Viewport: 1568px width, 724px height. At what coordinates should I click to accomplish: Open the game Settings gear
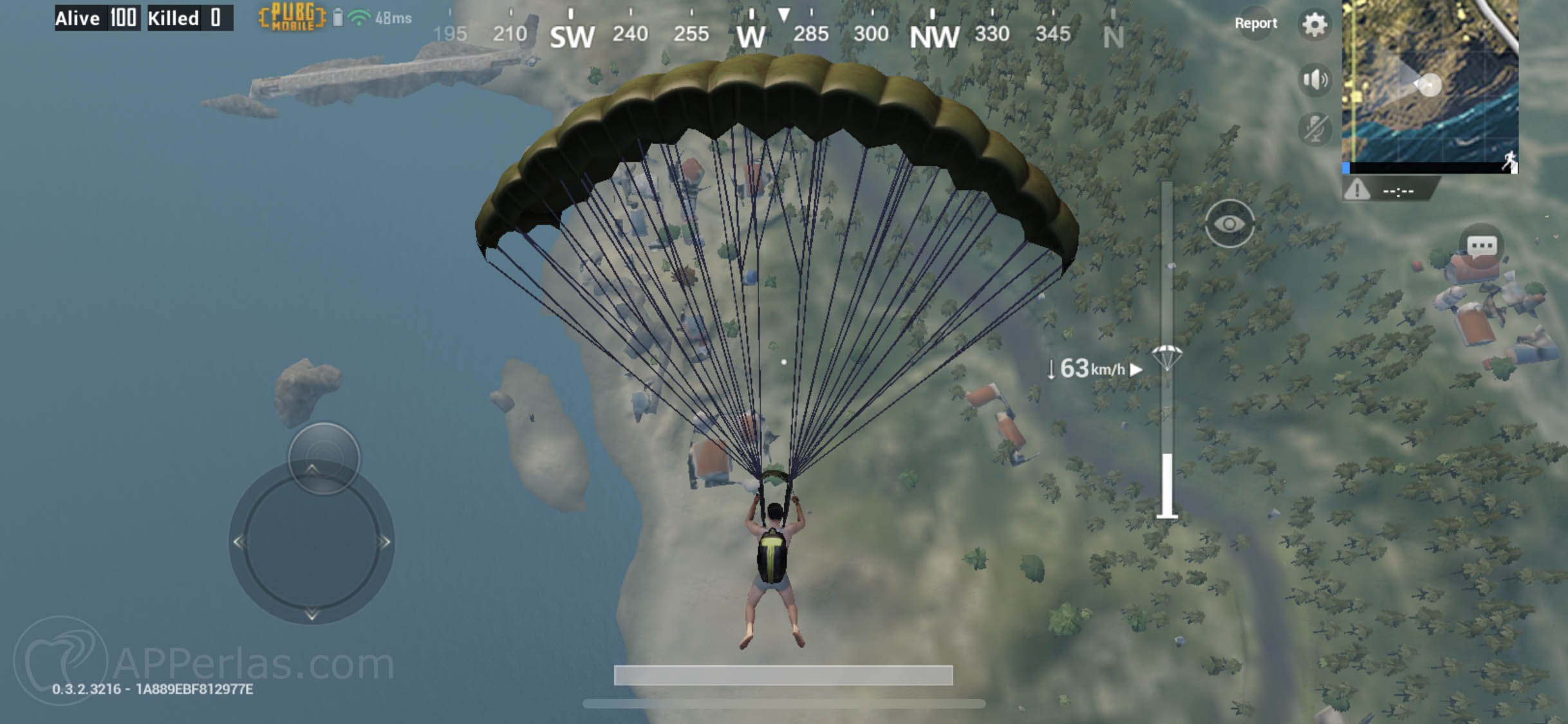(x=1314, y=24)
